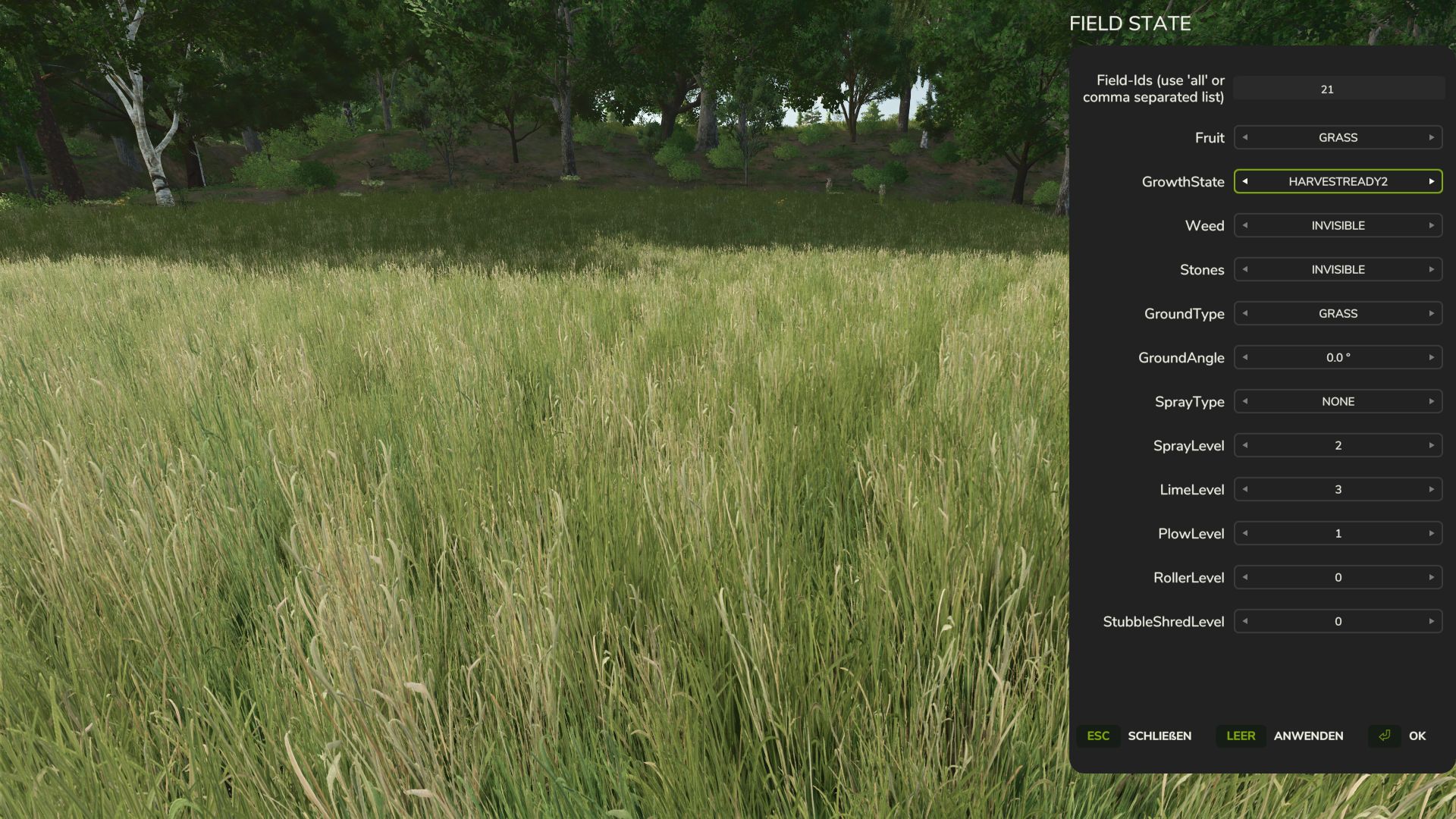This screenshot has width=1456, height=819.
Task: Click the LEER key badge
Action: tap(1241, 736)
